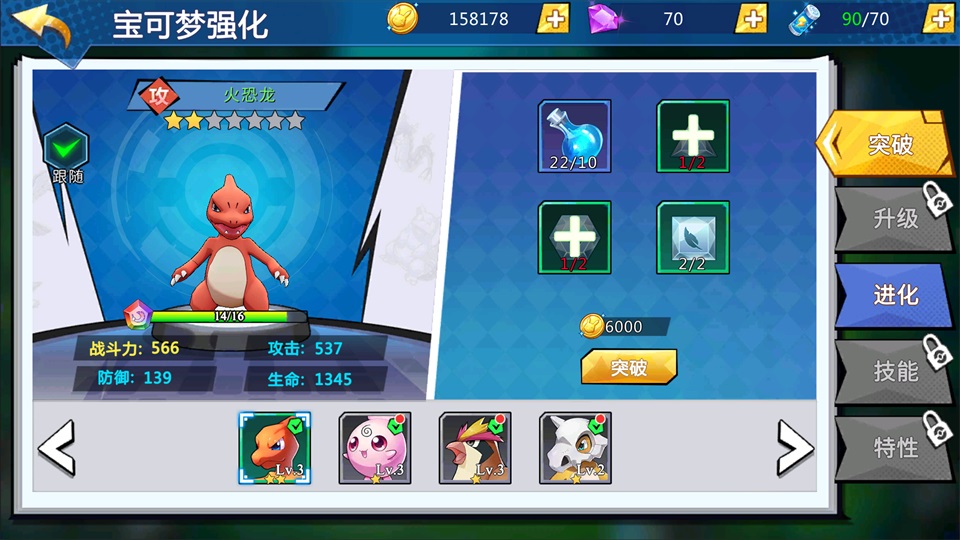Toggle the 跟随 follow checkmark

tap(67, 150)
